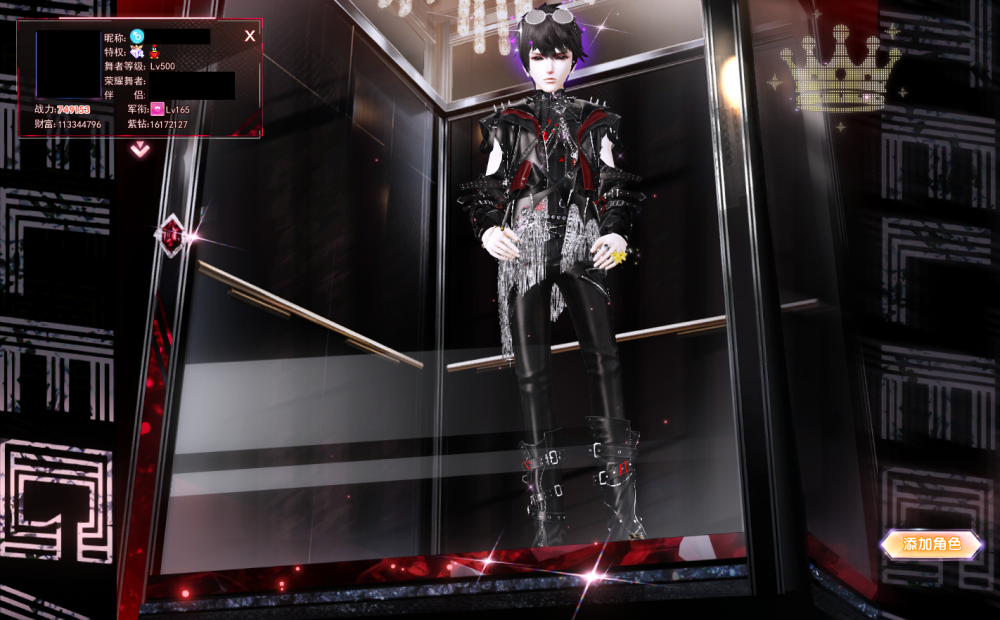The height and width of the screenshot is (620, 1000).
Task: Click the blue male gender icon
Action: tap(137, 36)
